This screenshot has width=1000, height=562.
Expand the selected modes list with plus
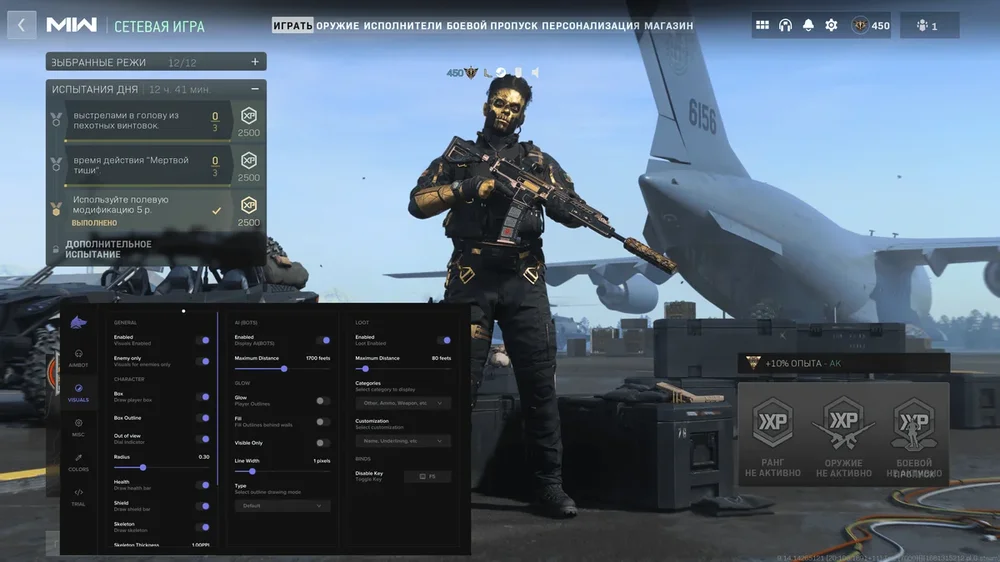255,62
